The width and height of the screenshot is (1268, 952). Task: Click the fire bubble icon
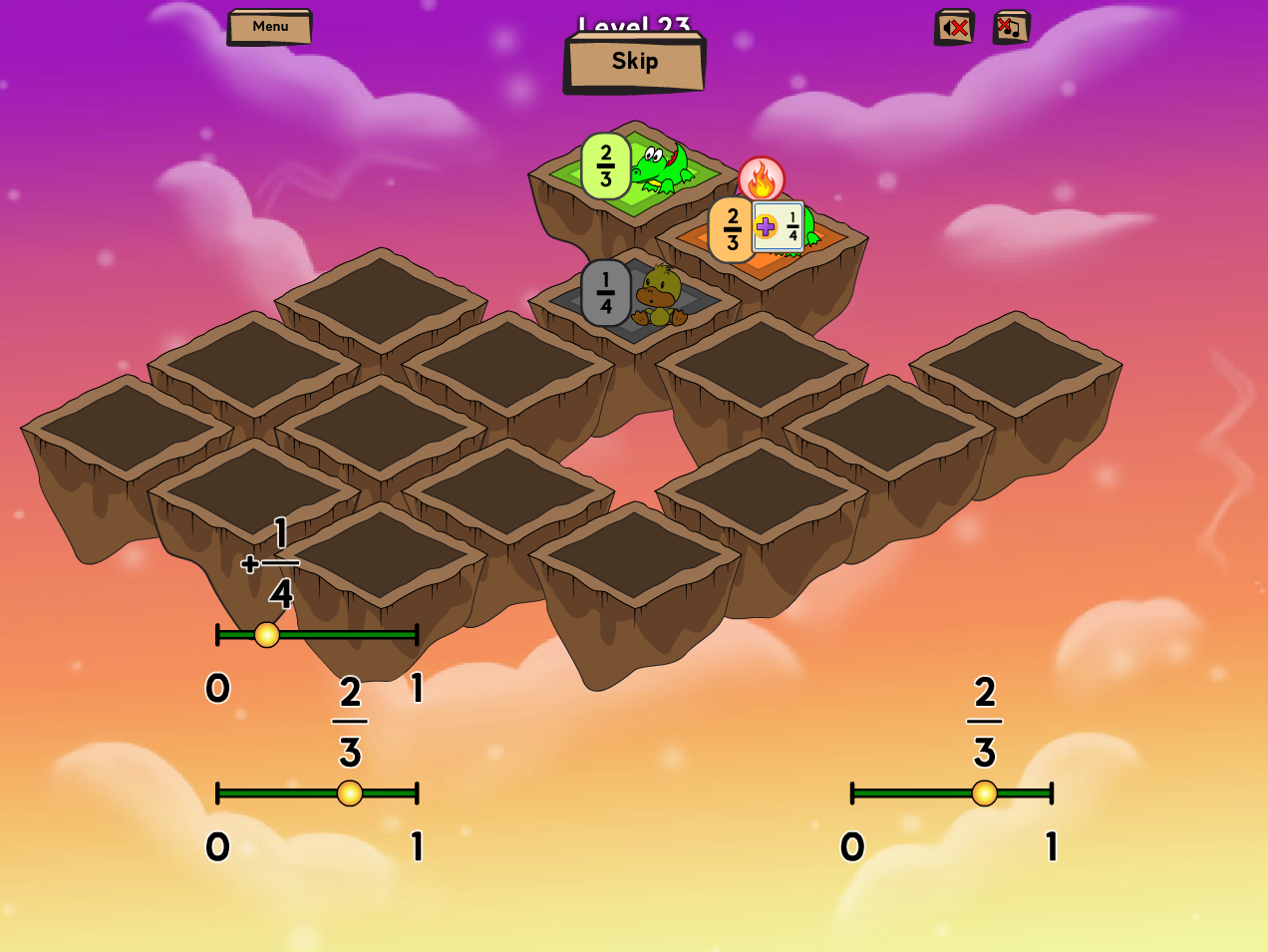pos(762,180)
